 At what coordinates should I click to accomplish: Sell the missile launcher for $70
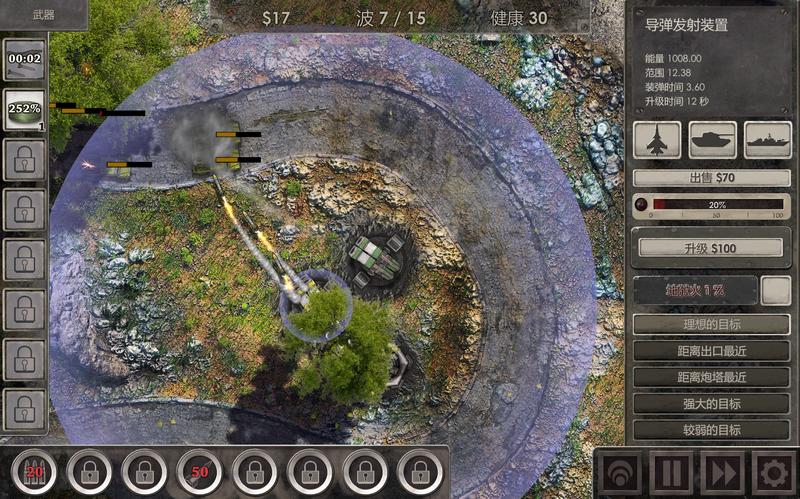[x=710, y=177]
